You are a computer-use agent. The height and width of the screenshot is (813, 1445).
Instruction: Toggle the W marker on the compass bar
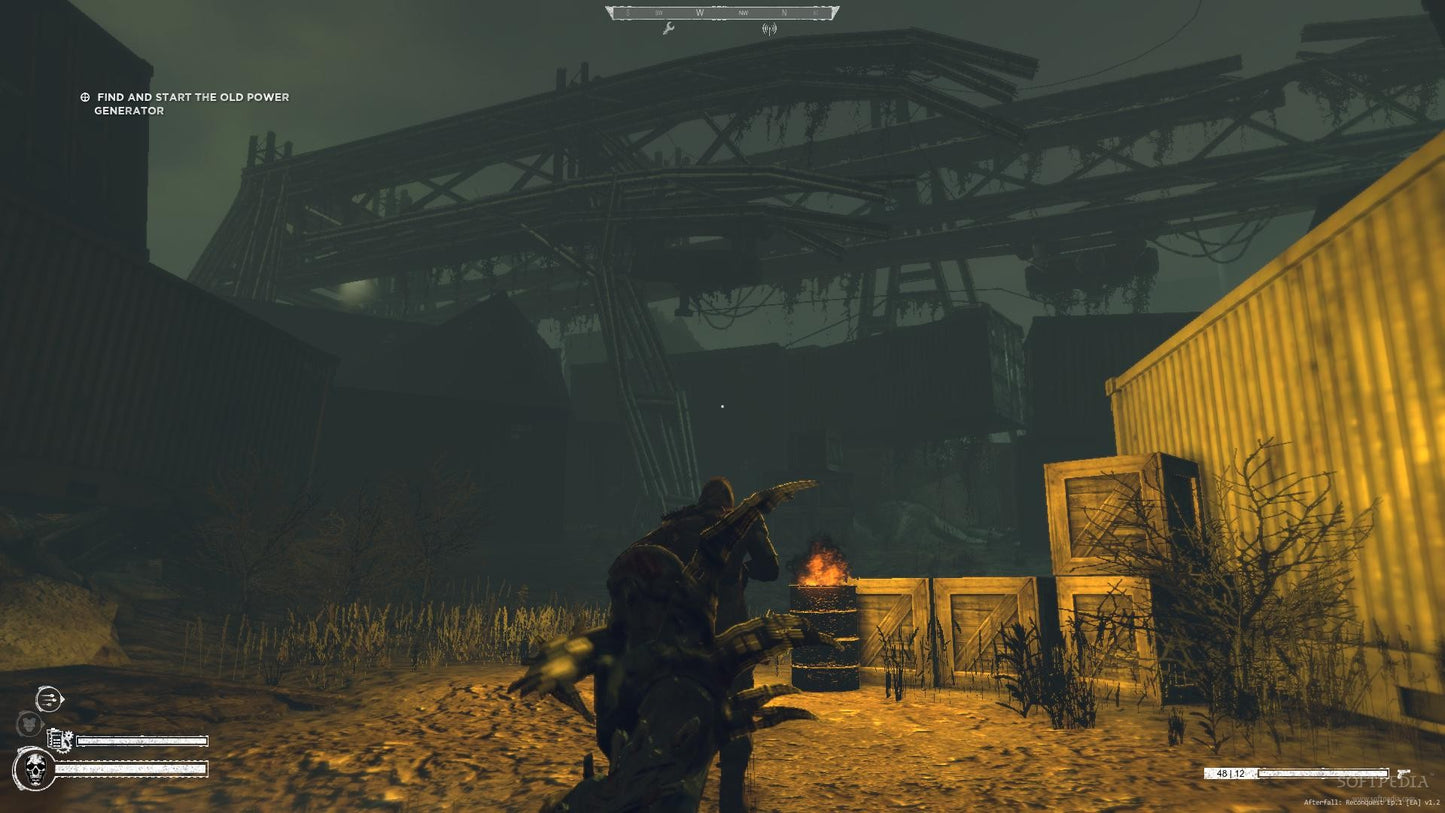click(700, 11)
